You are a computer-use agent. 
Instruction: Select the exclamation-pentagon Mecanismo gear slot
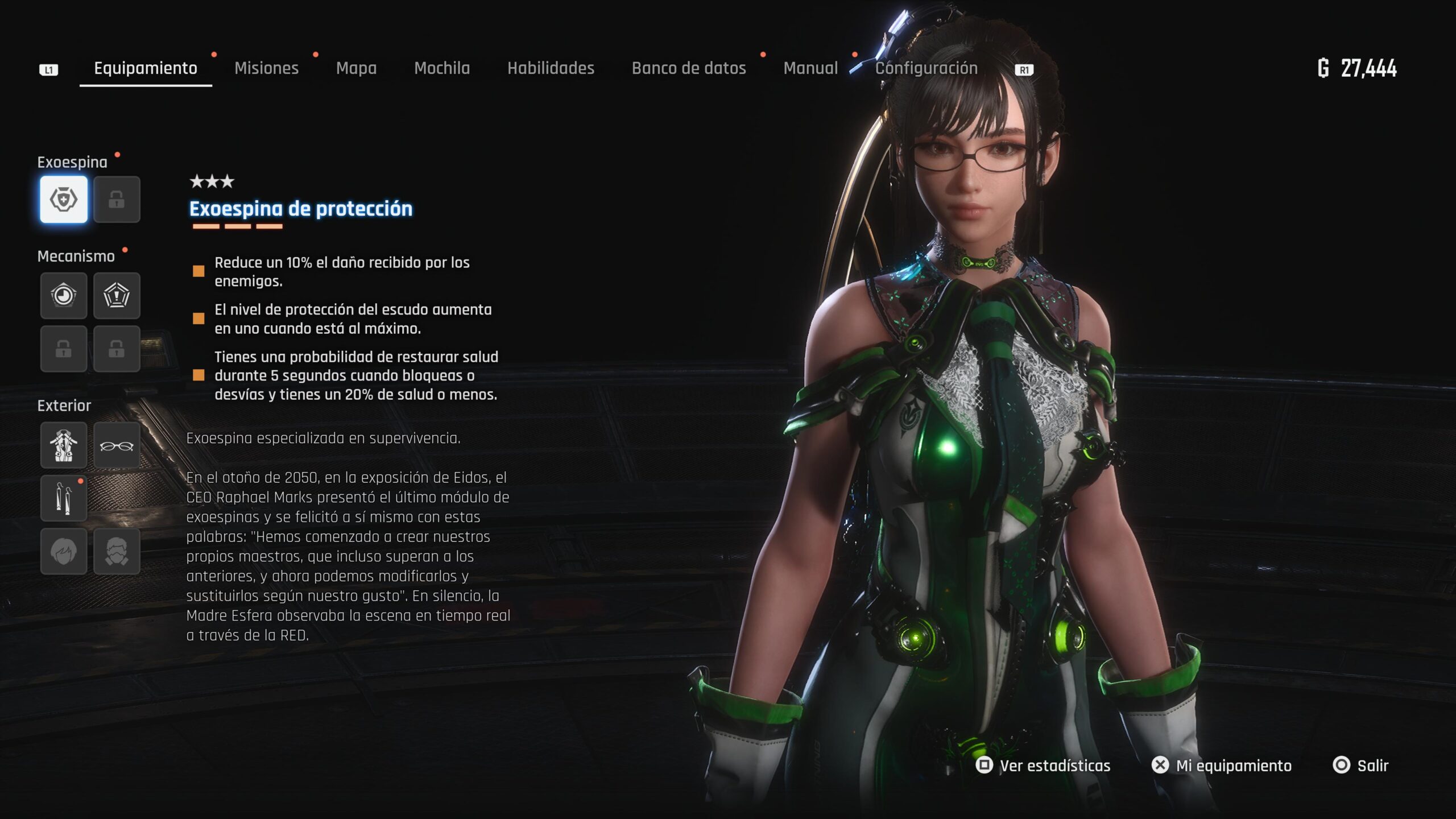117,295
